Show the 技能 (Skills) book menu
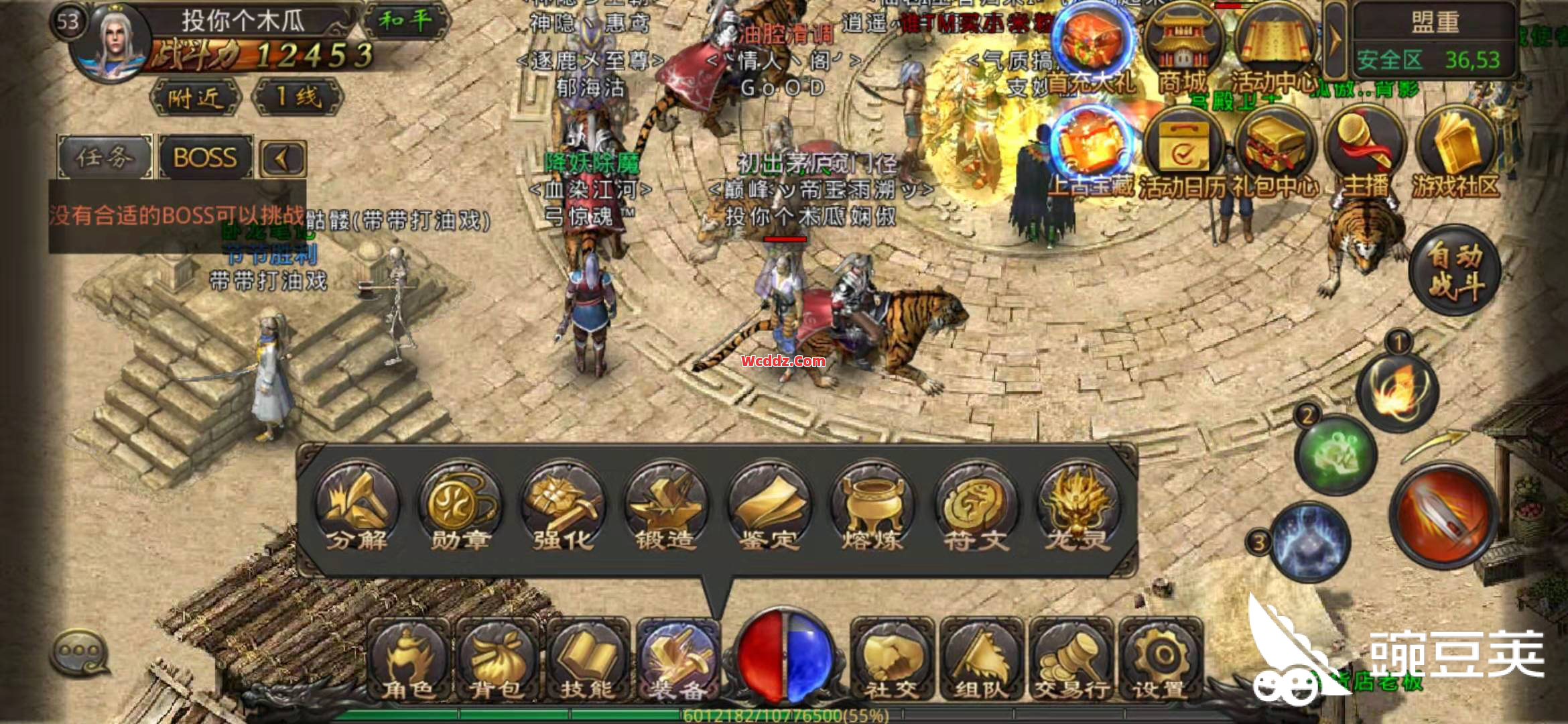Screen dimensions: 1568x724 pos(587,660)
